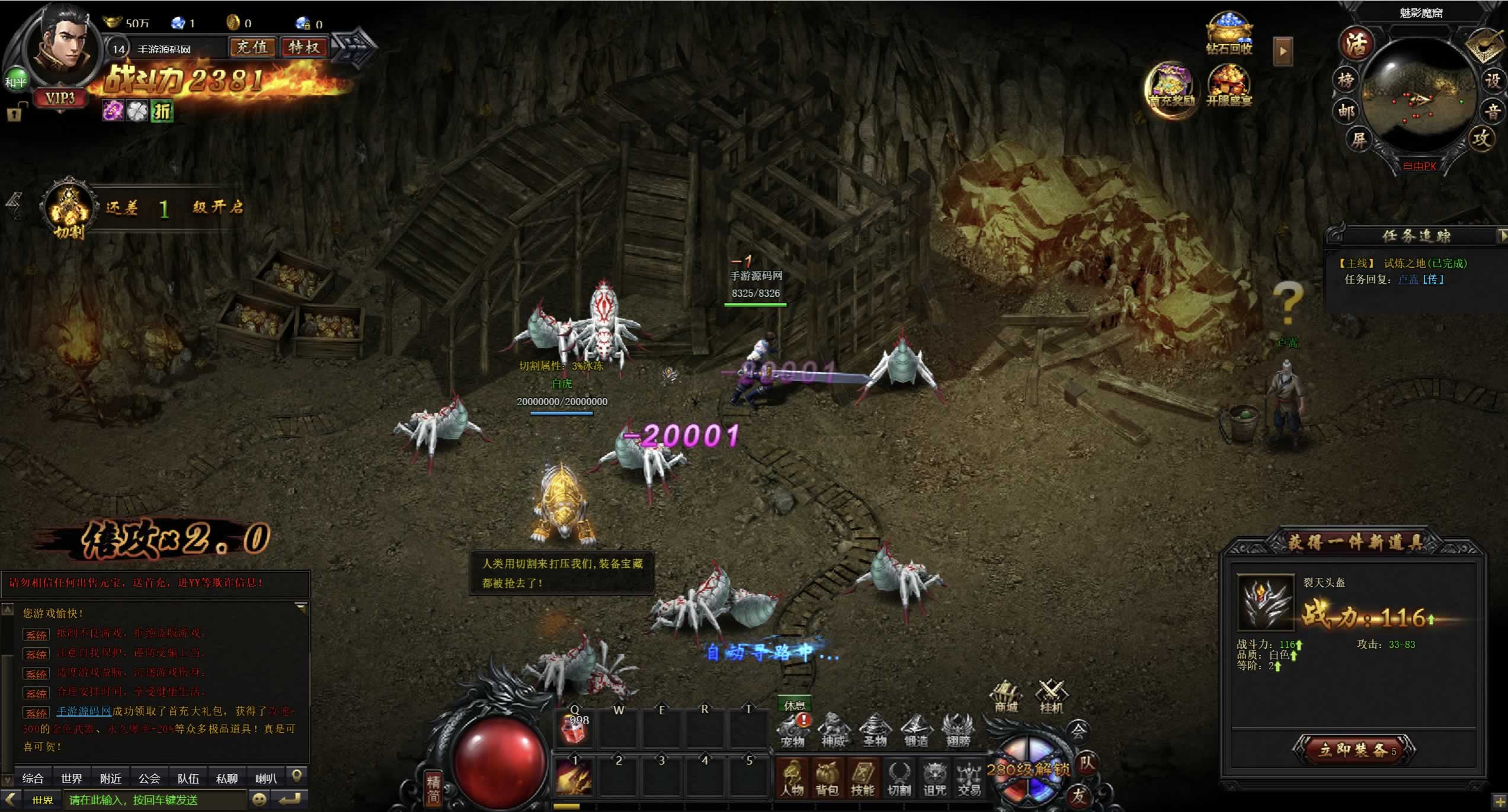Open the 翅膀 wings menu
The image size is (1508, 812).
(958, 731)
